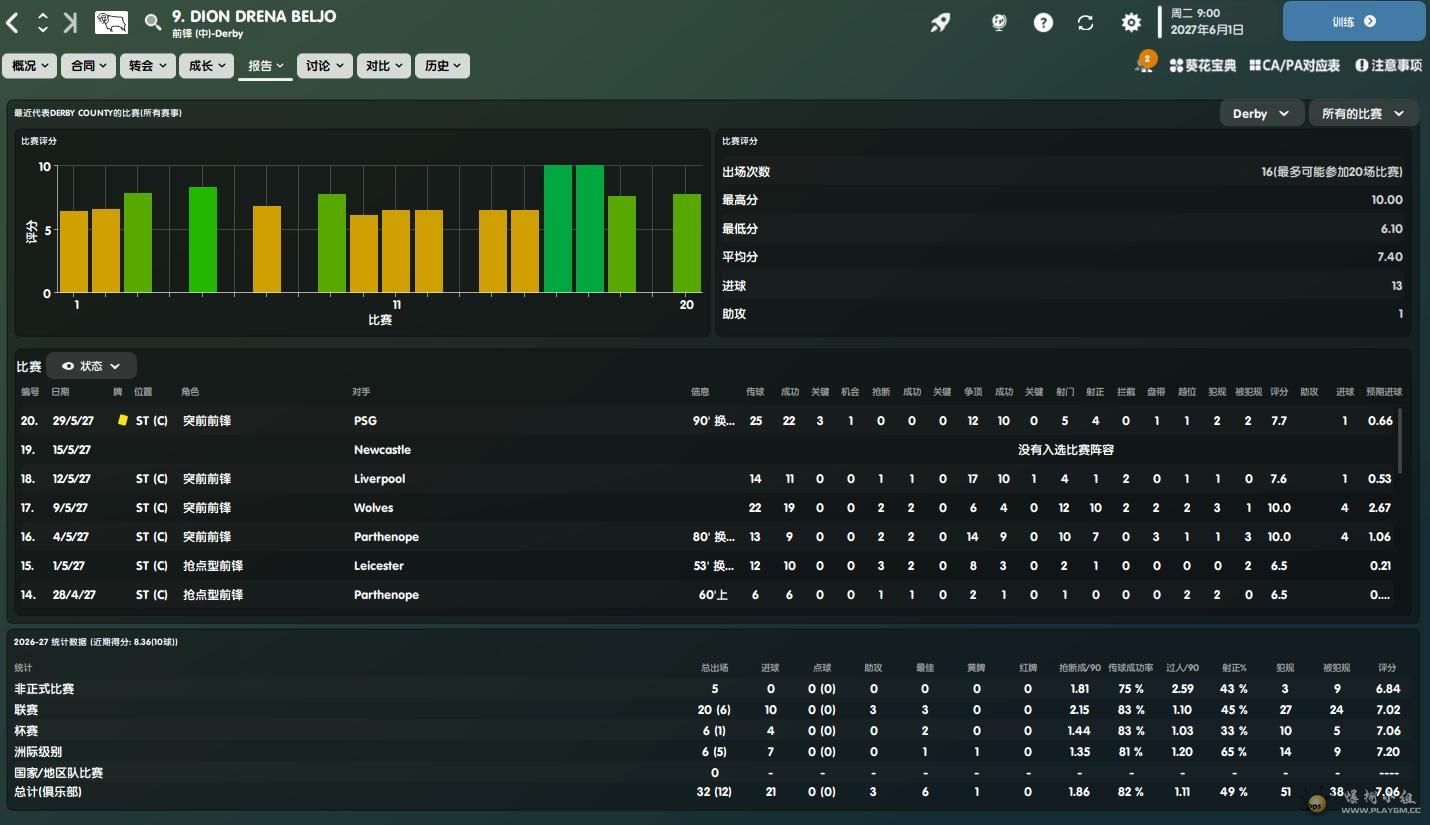This screenshot has width=1430, height=825.
Task: Continue with the 训练 button
Action: 1354,21
